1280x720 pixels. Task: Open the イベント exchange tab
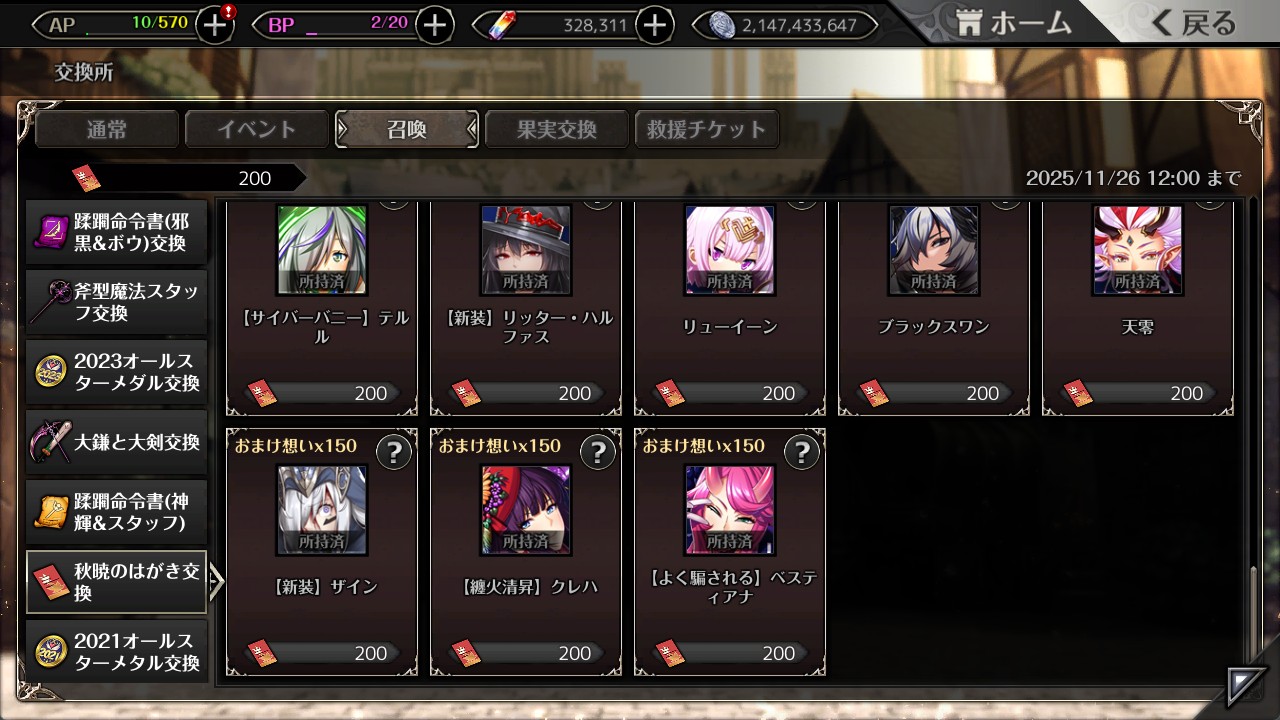[257, 129]
